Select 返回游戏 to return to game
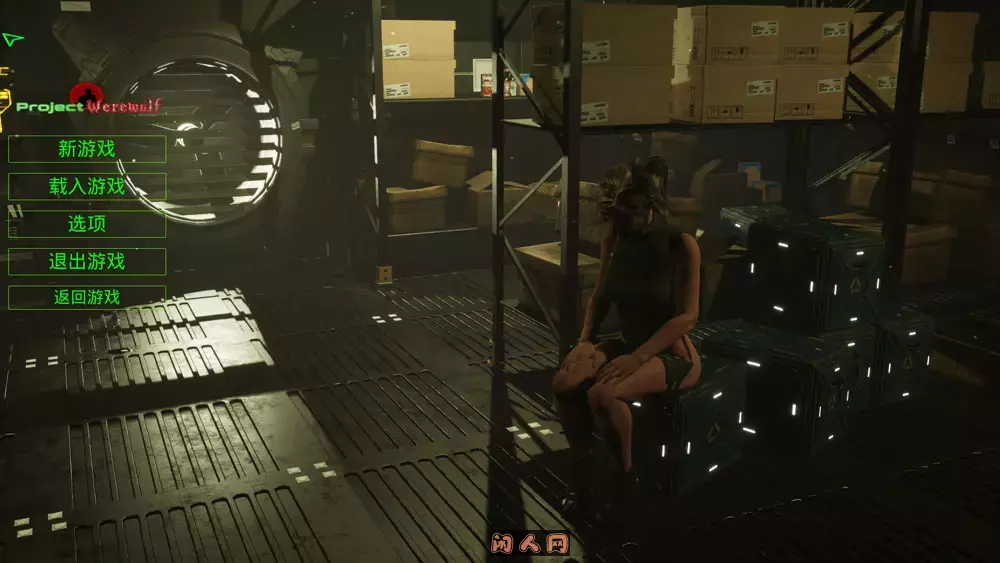 pos(87,297)
